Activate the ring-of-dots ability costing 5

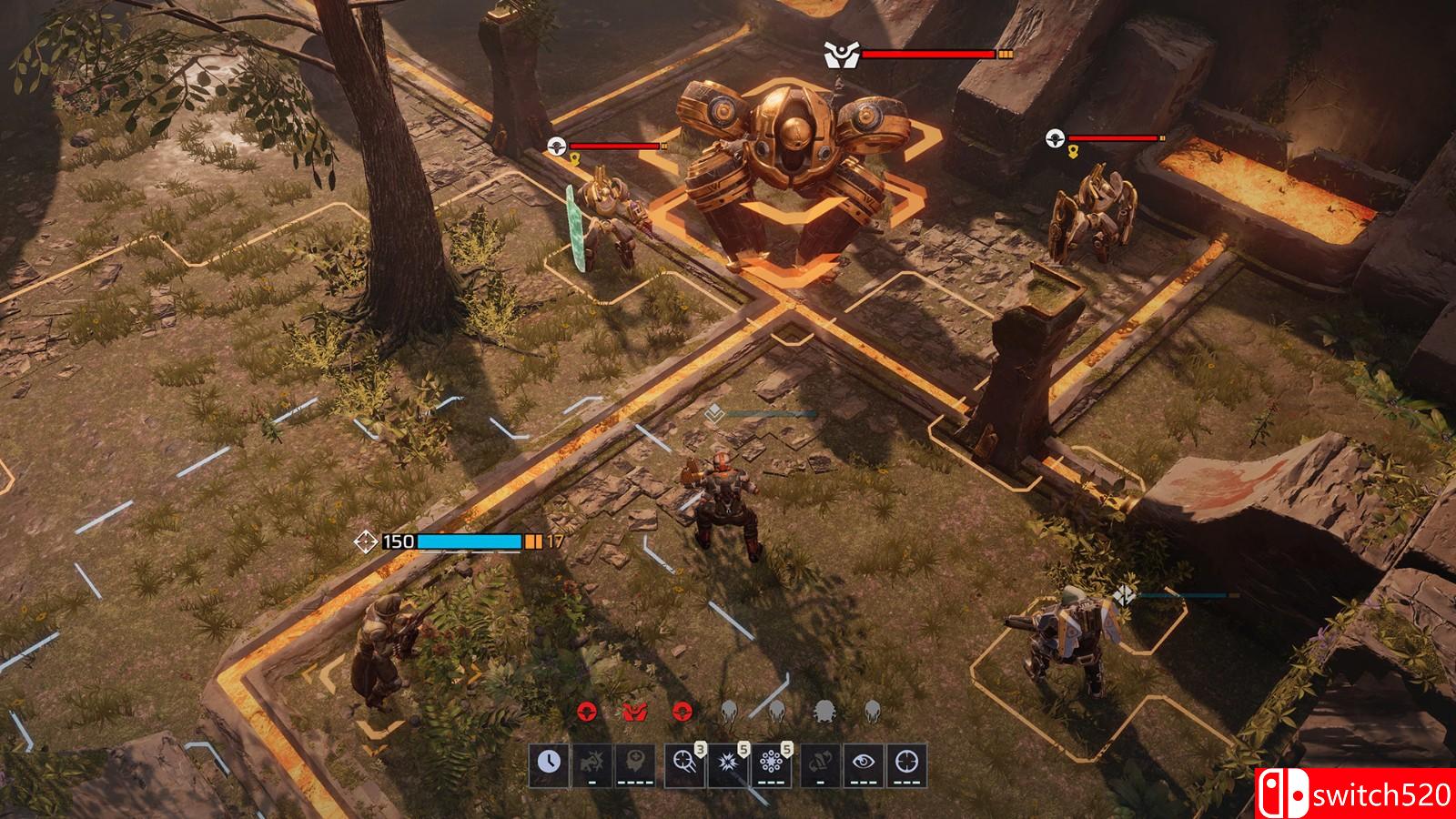[771, 763]
